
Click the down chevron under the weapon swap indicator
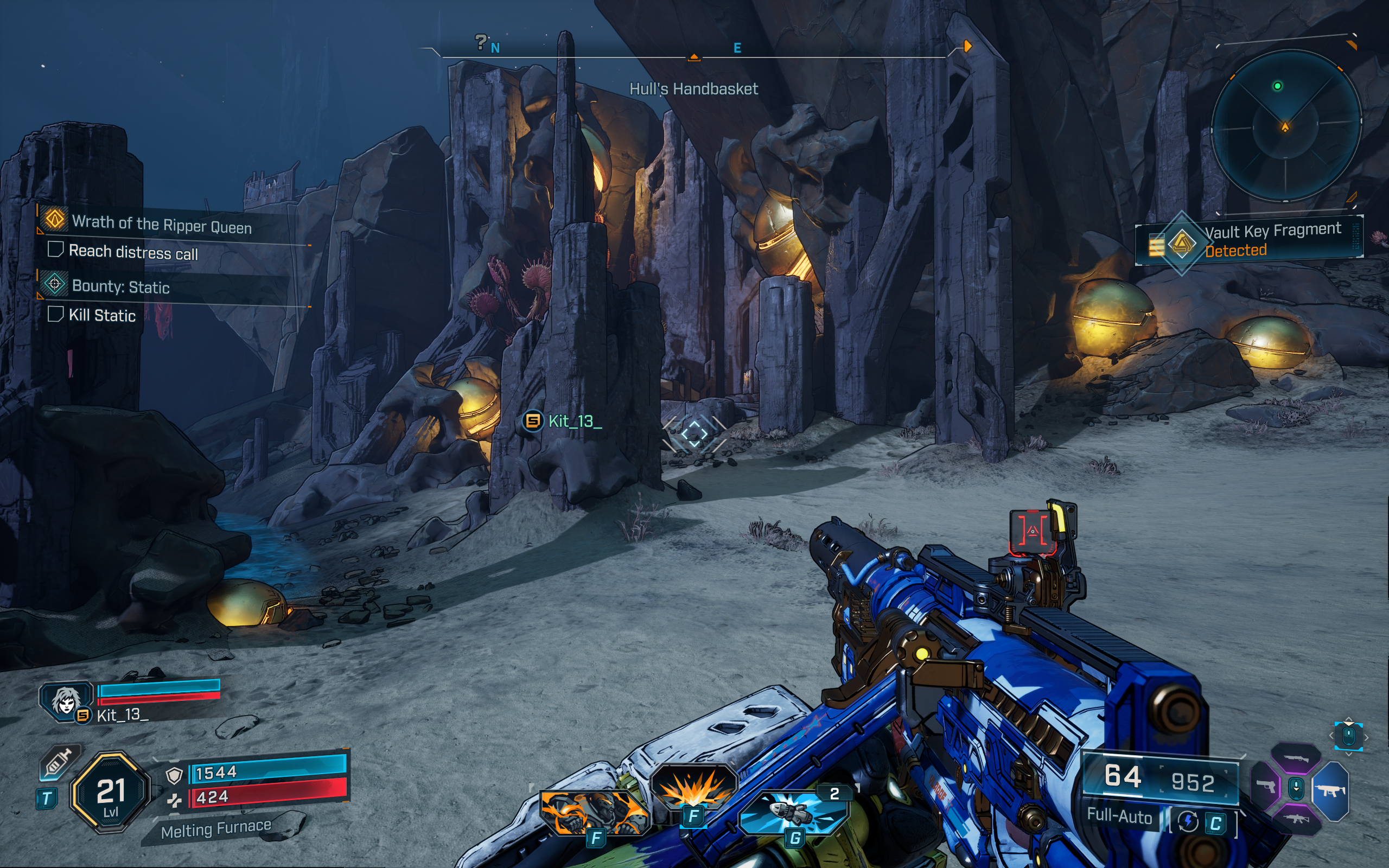click(1349, 754)
